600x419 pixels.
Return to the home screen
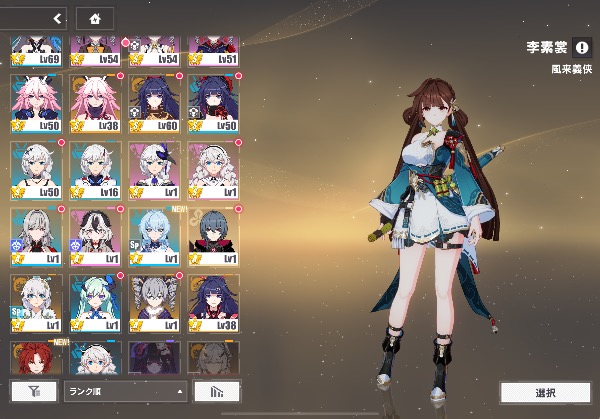pyautogui.click(x=95, y=18)
